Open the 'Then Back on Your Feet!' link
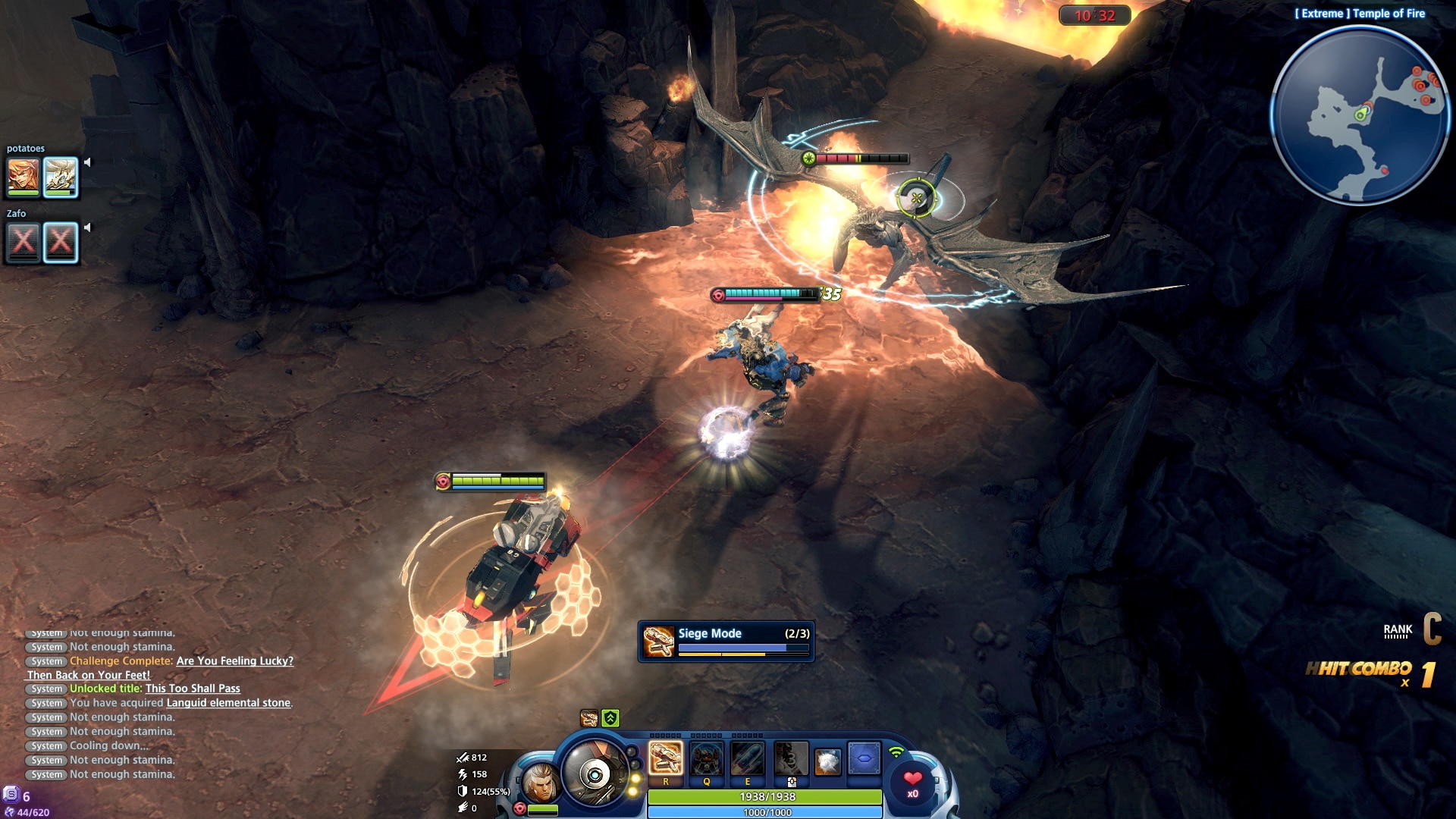This screenshot has width=1456, height=819. pyautogui.click(x=89, y=675)
